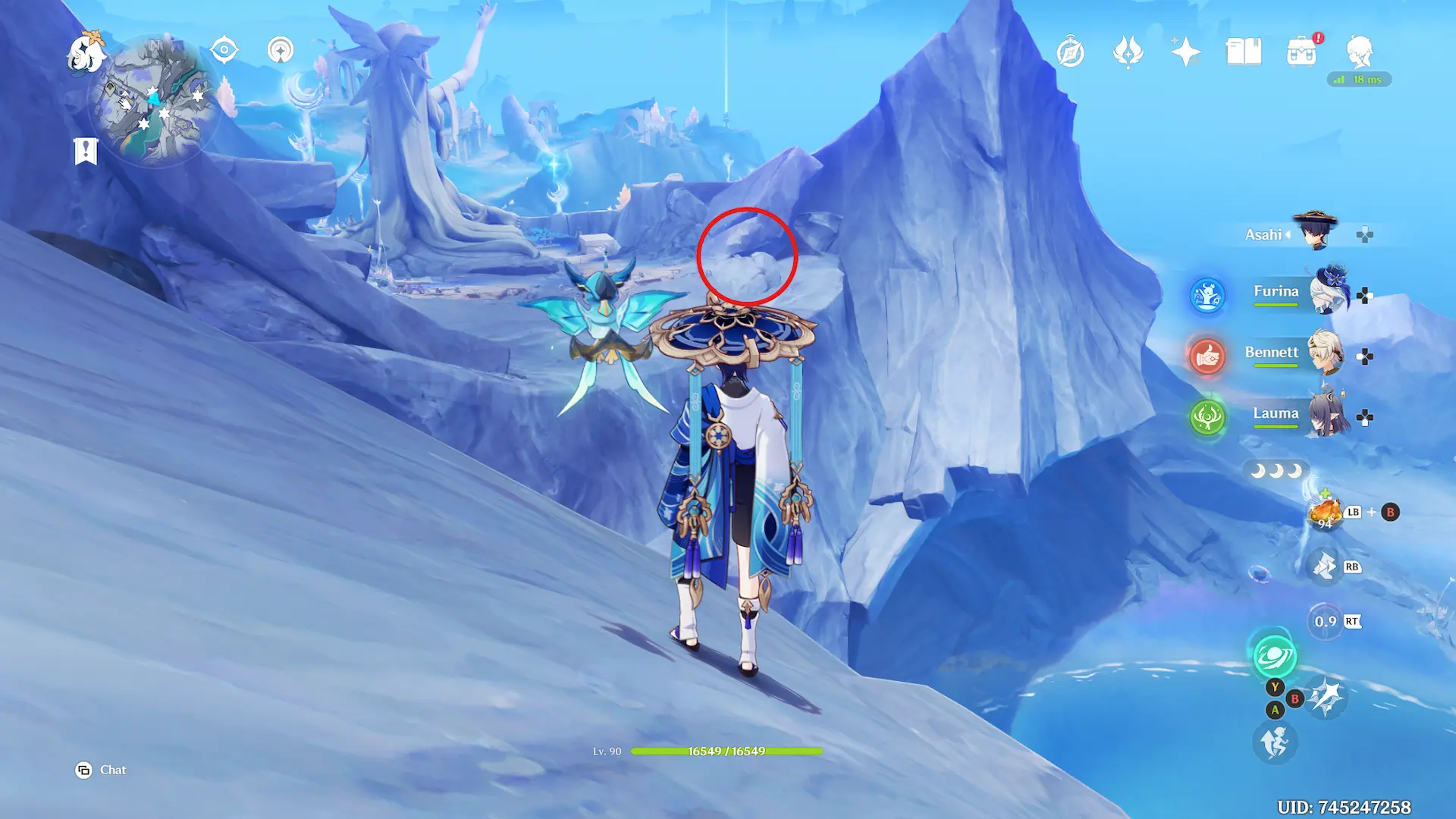The image size is (1456, 819).
Task: Open the compass icon in the top bar
Action: tap(1070, 52)
